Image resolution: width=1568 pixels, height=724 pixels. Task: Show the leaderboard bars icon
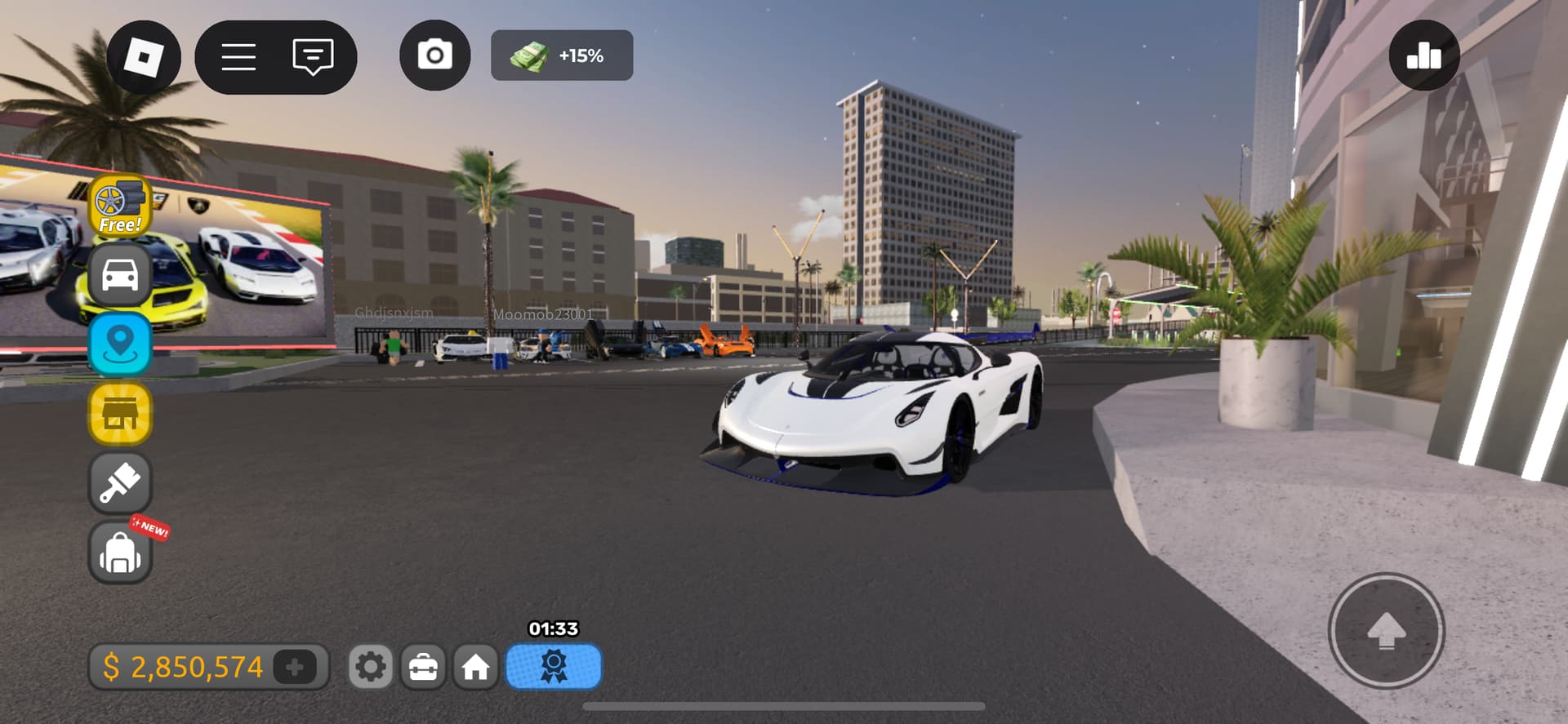(x=1423, y=56)
